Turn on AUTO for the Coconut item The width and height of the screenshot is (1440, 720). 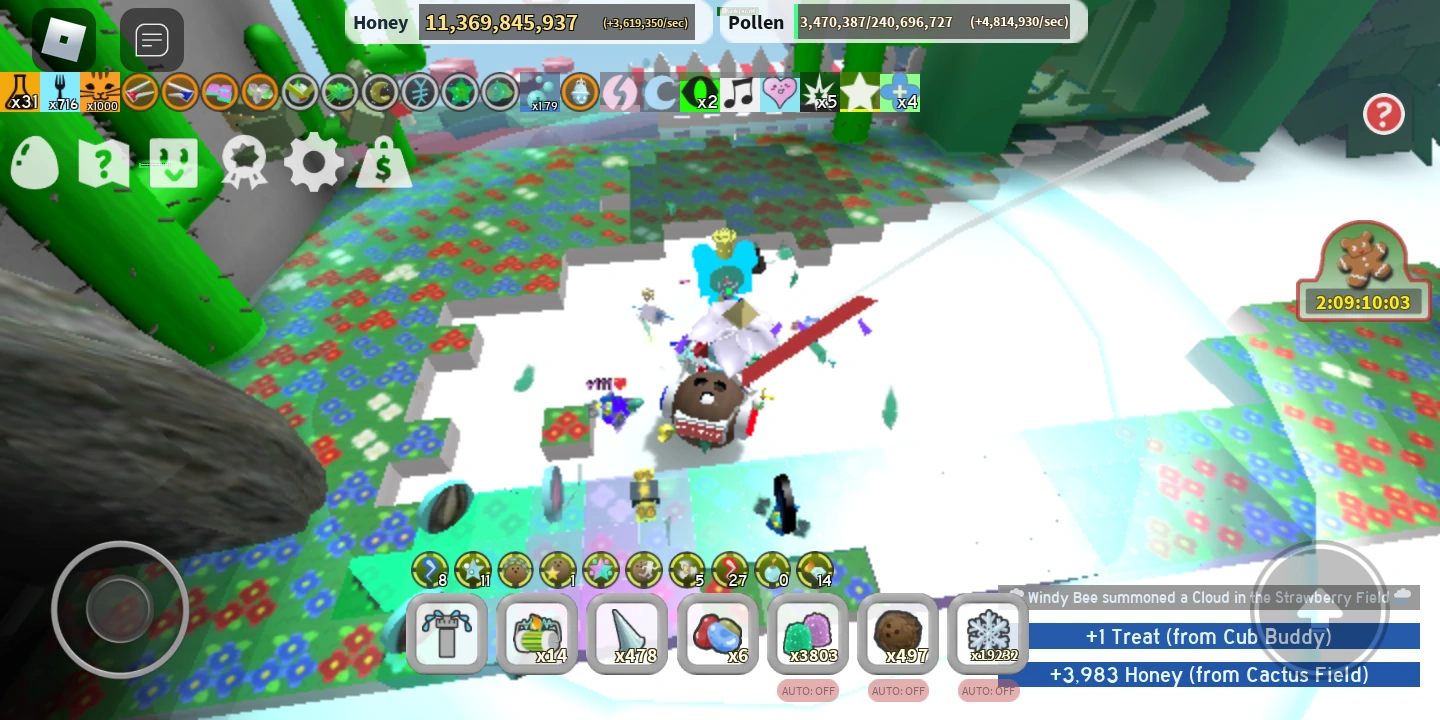tap(897, 690)
